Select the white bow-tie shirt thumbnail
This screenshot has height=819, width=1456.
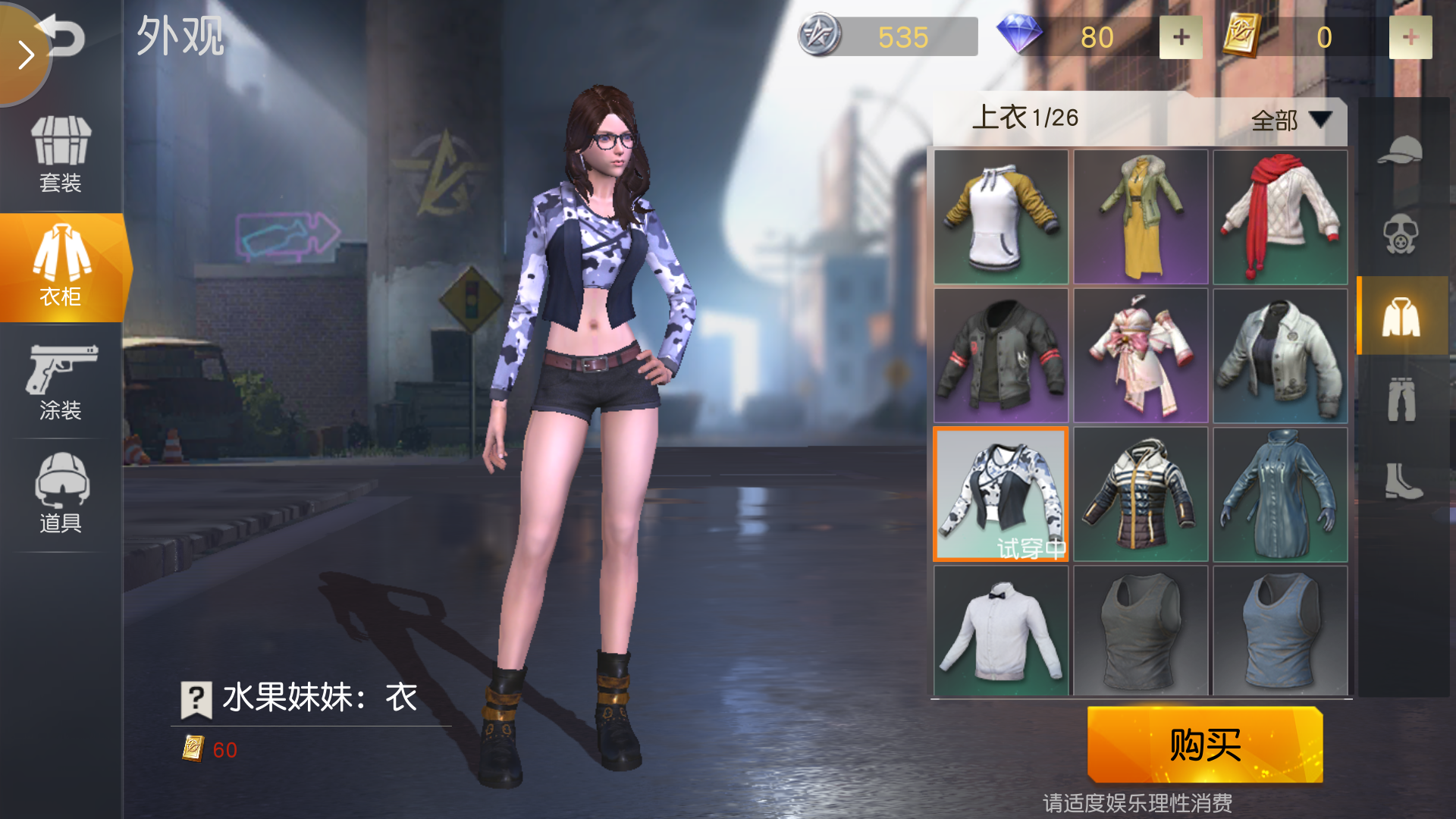(x=1001, y=629)
